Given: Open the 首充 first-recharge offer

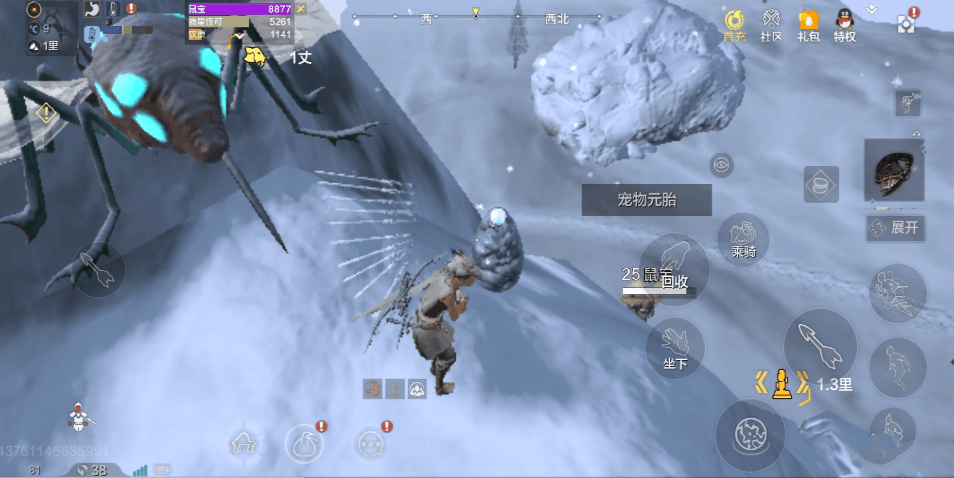Looking at the screenshot, I should pos(734,24).
